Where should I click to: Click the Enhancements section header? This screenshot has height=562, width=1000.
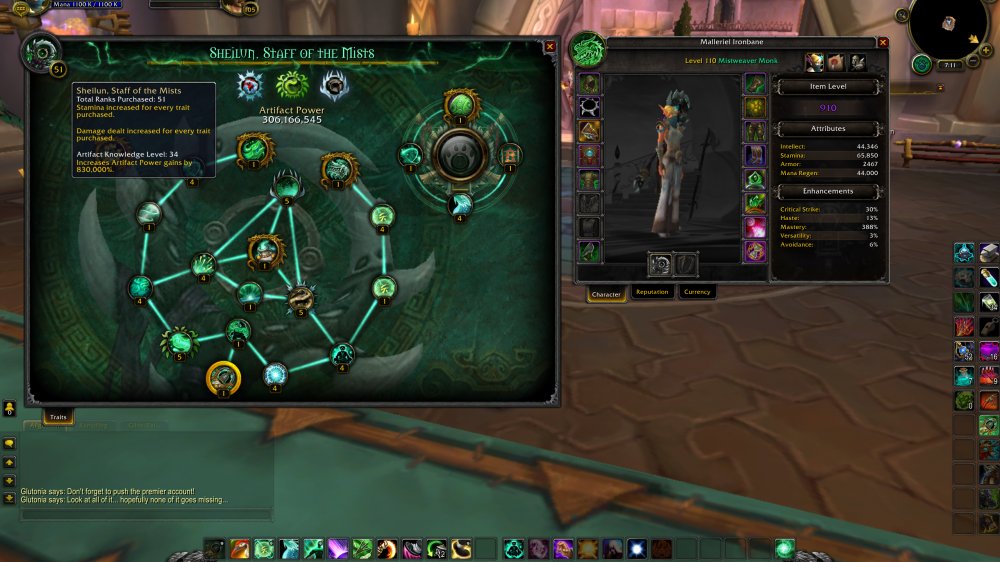pos(827,190)
